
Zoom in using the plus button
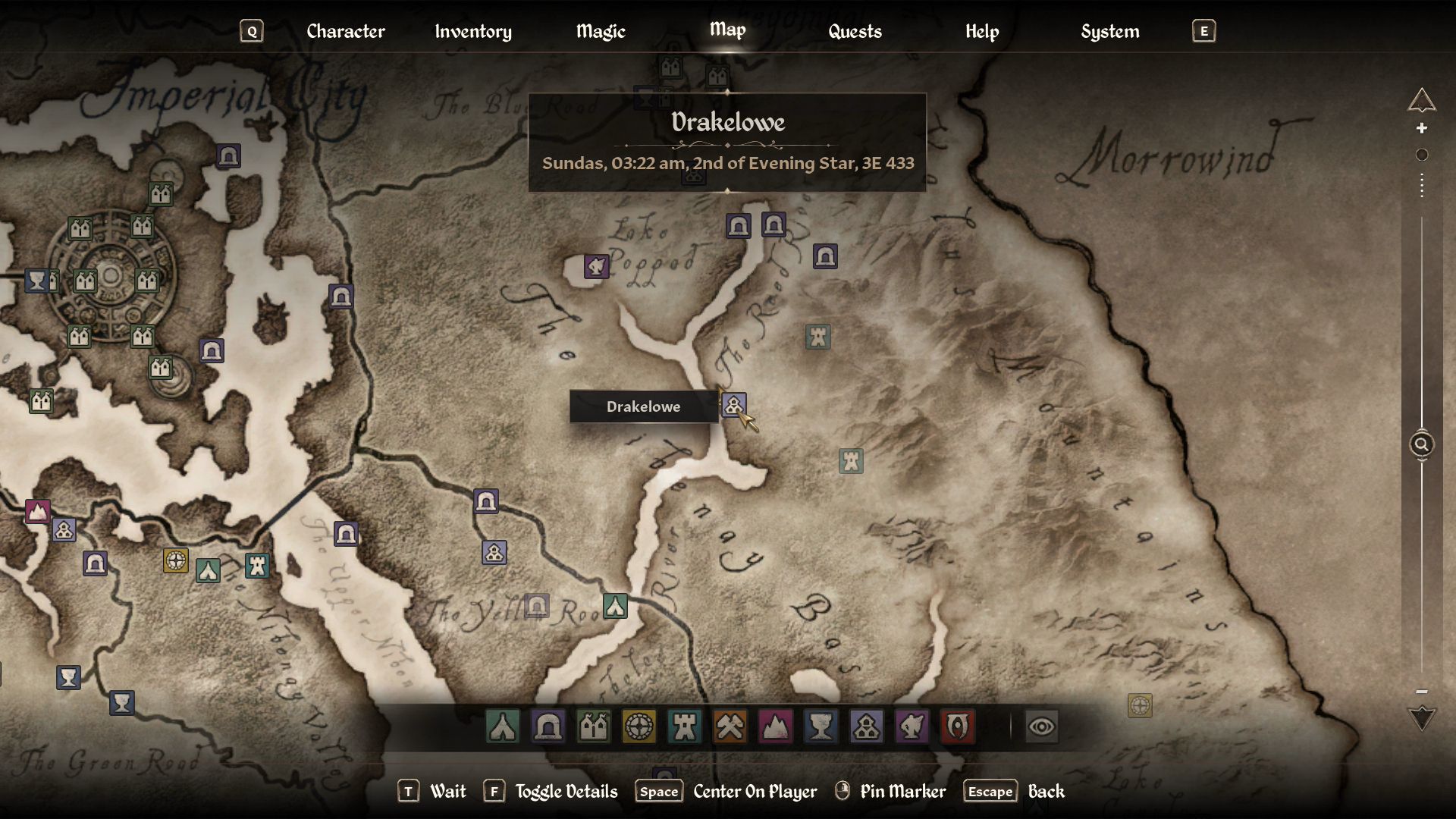[1422, 128]
